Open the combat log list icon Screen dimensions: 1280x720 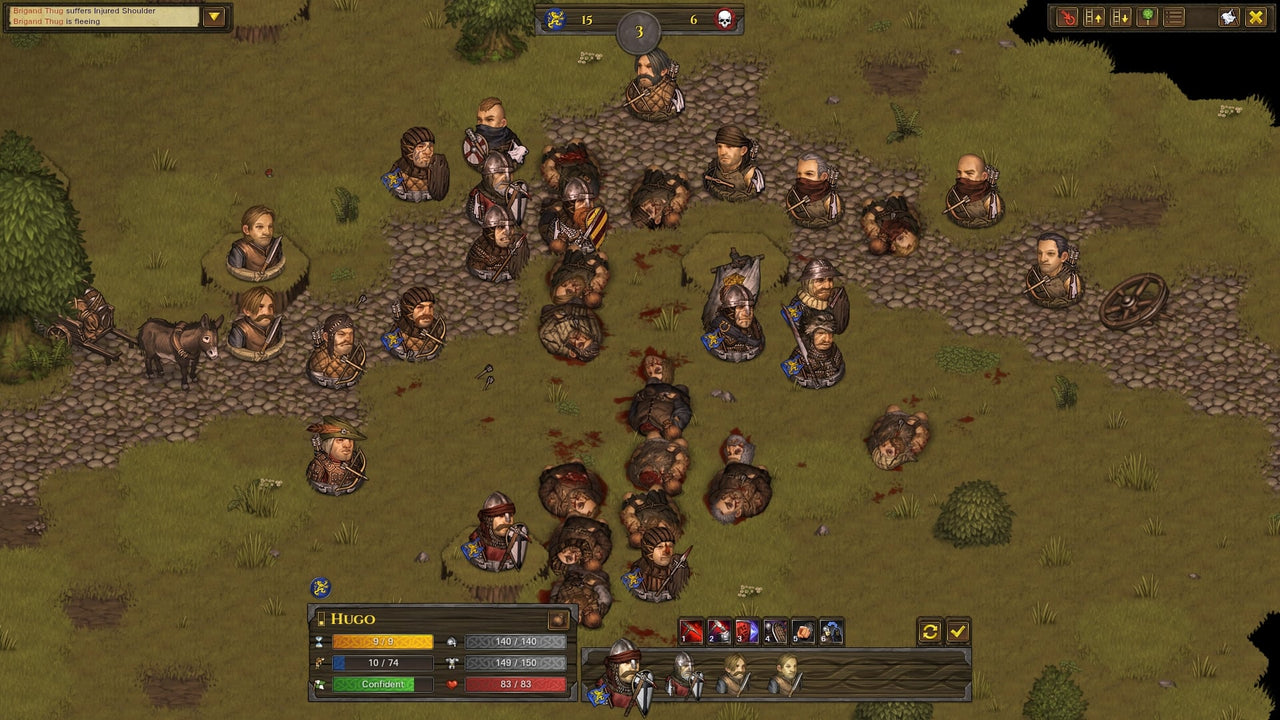(1174, 16)
